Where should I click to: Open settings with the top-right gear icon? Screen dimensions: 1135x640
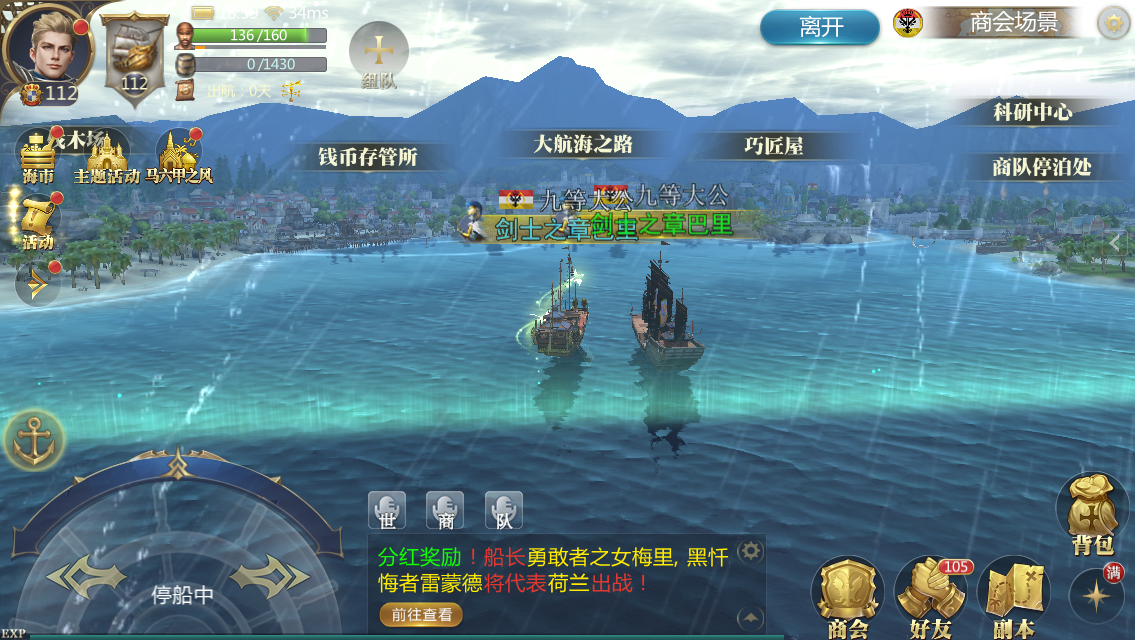[1113, 23]
